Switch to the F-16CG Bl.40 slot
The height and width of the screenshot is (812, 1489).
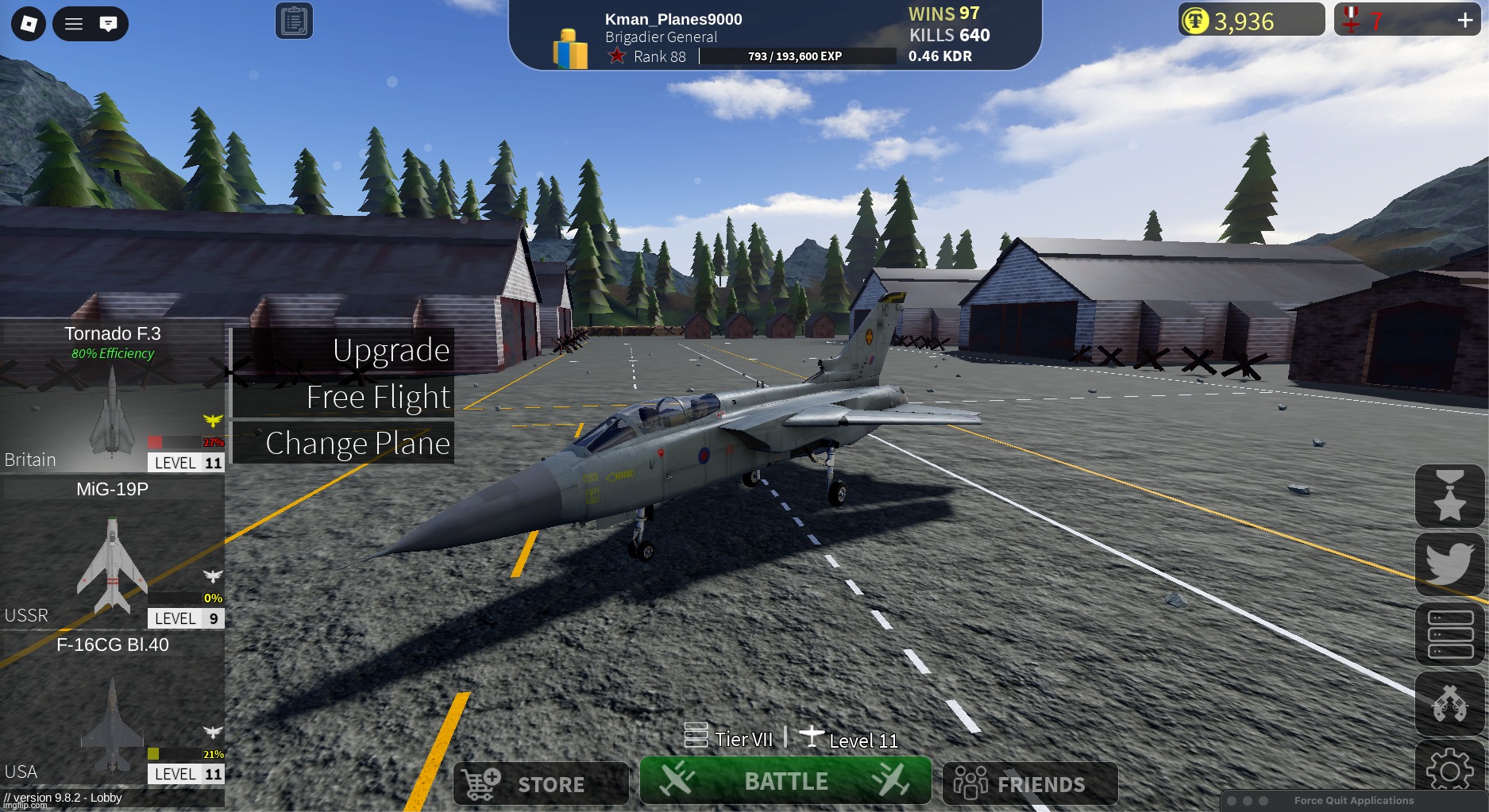tap(112, 709)
